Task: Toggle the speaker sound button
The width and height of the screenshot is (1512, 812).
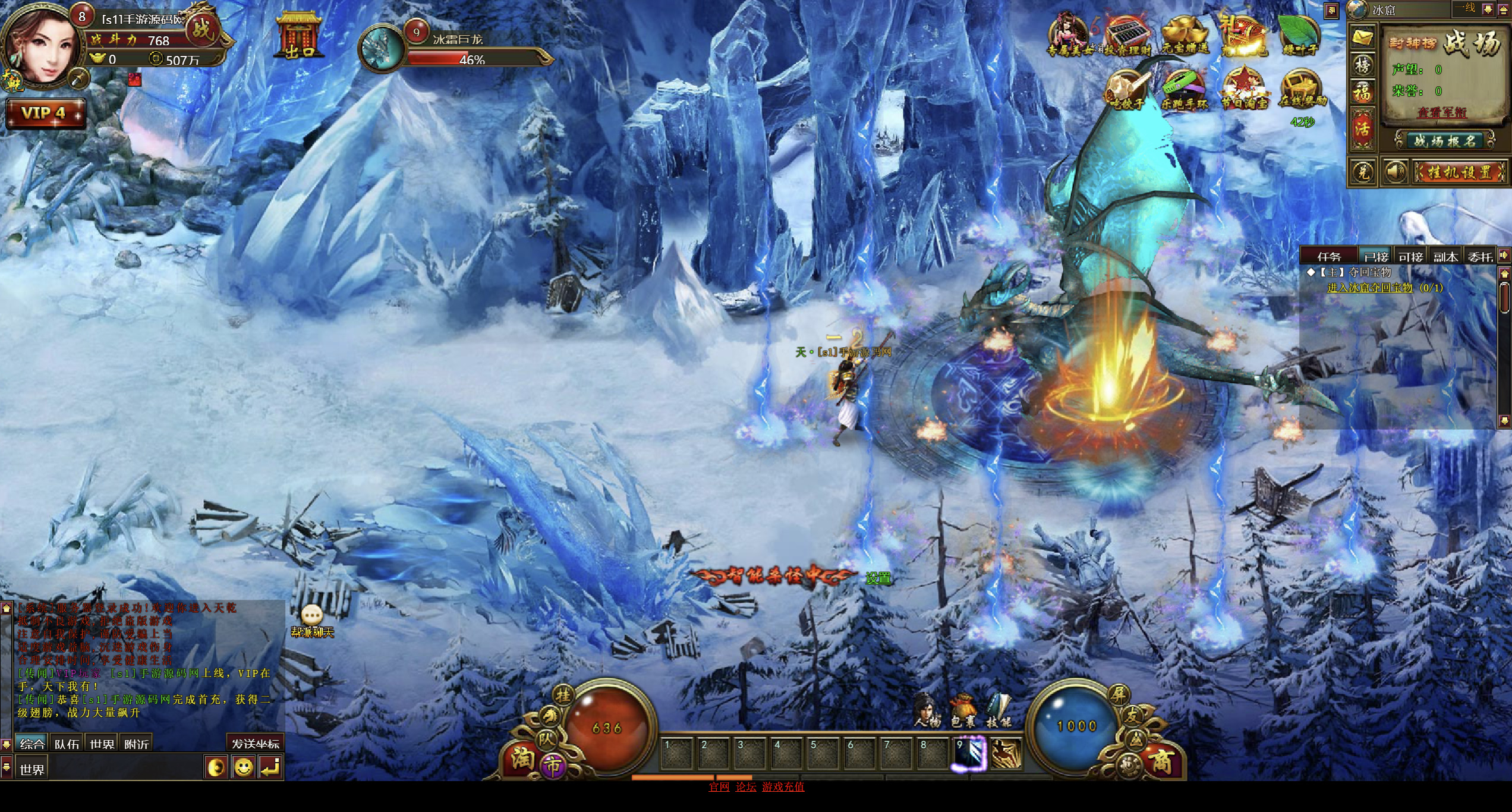Action: click(x=1395, y=172)
